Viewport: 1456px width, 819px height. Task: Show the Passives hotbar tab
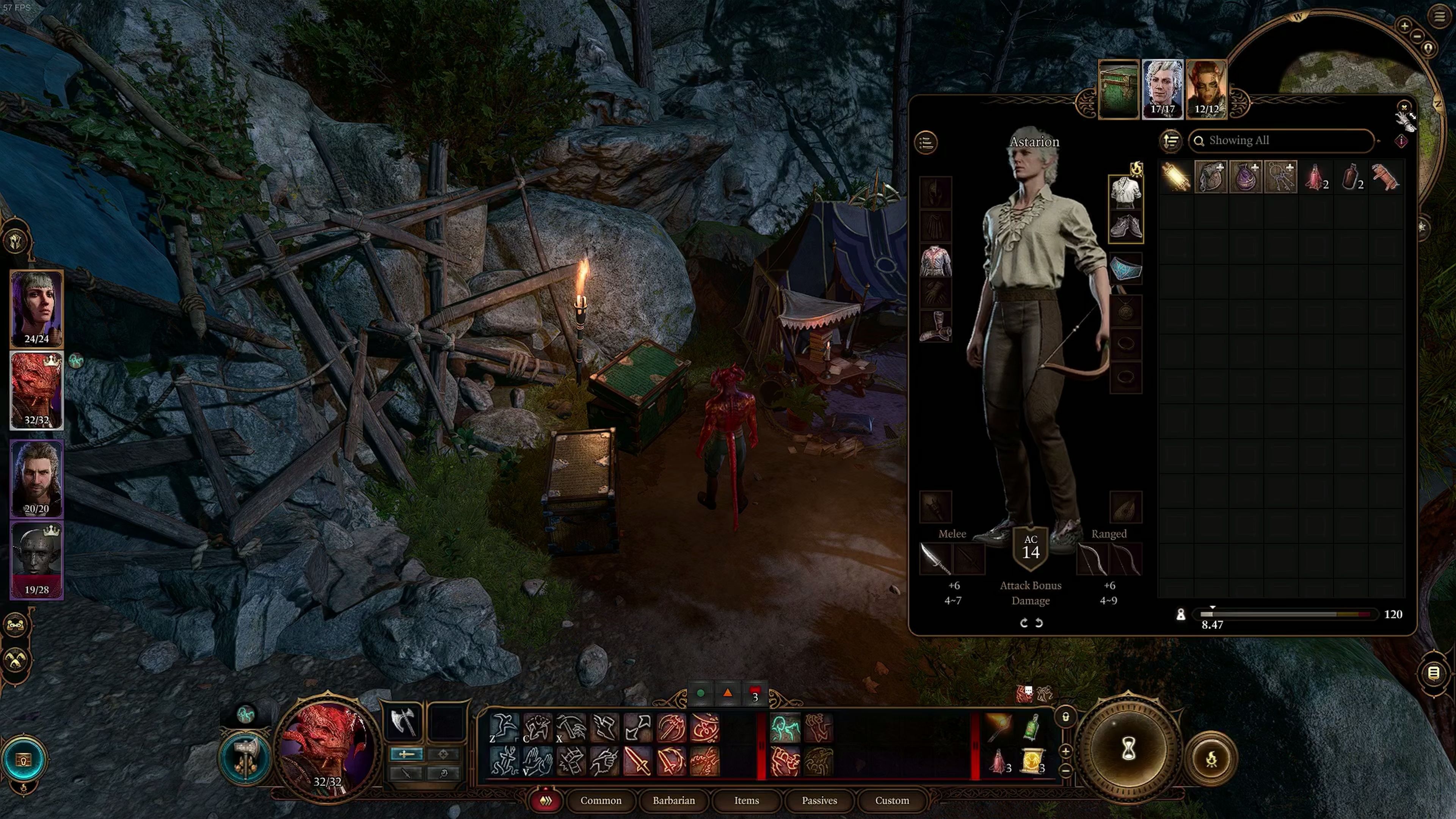pos(819,800)
